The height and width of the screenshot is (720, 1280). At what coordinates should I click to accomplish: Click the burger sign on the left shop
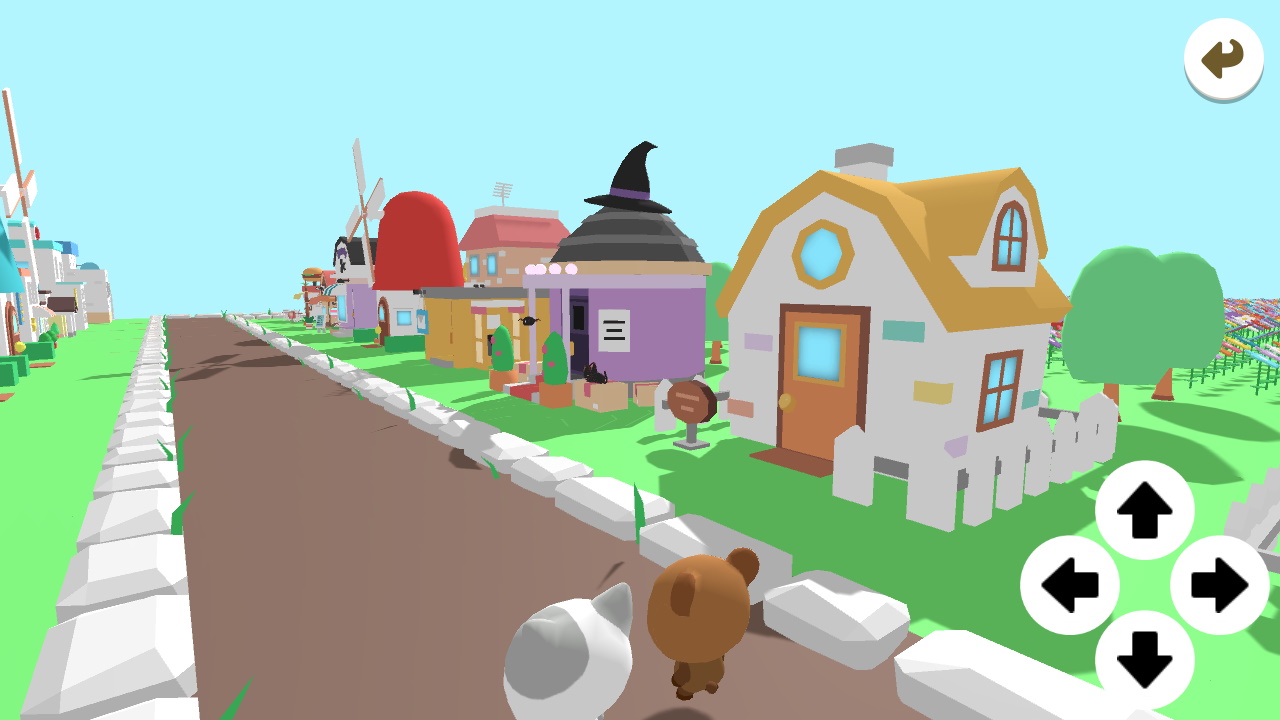313,275
